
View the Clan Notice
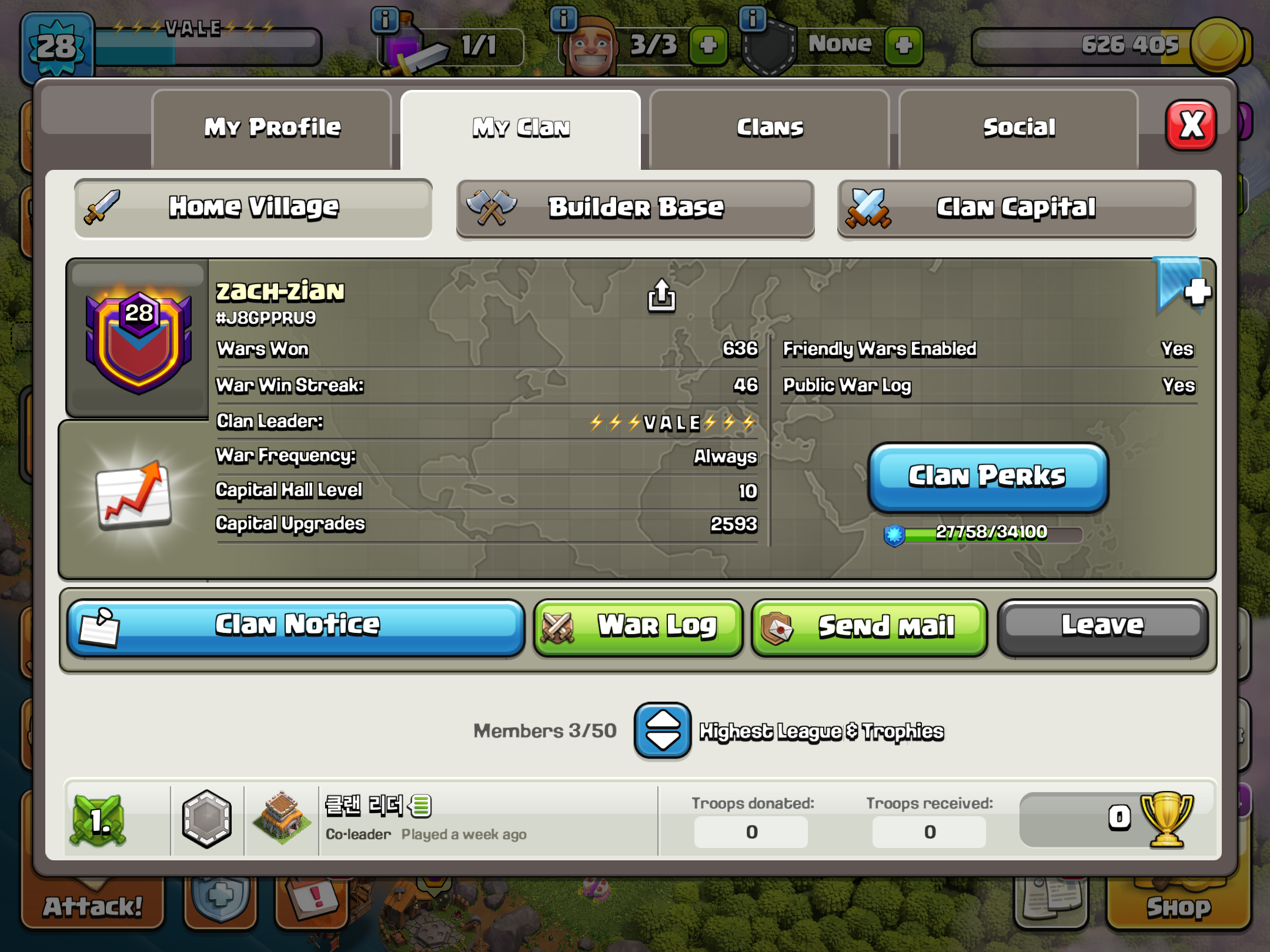(x=296, y=626)
